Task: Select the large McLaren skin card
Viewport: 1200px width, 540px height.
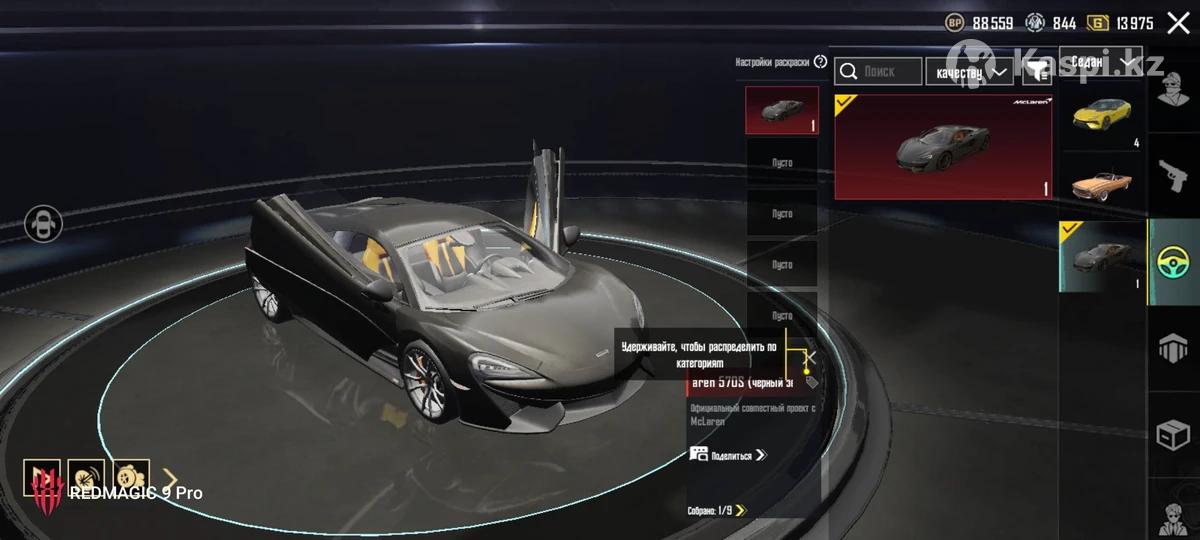Action: tap(942, 147)
